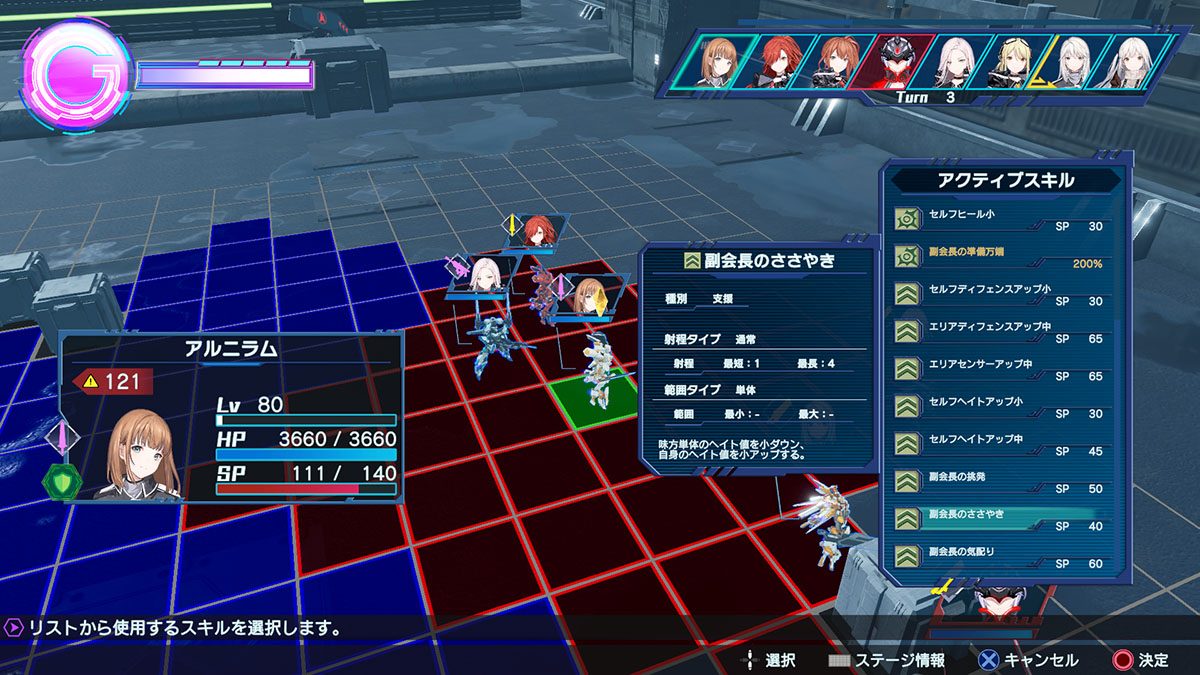Viewport: 1200px width, 675px height.
Task: Choose the セルフヘイトアップ中 skill
Action: (1000, 445)
